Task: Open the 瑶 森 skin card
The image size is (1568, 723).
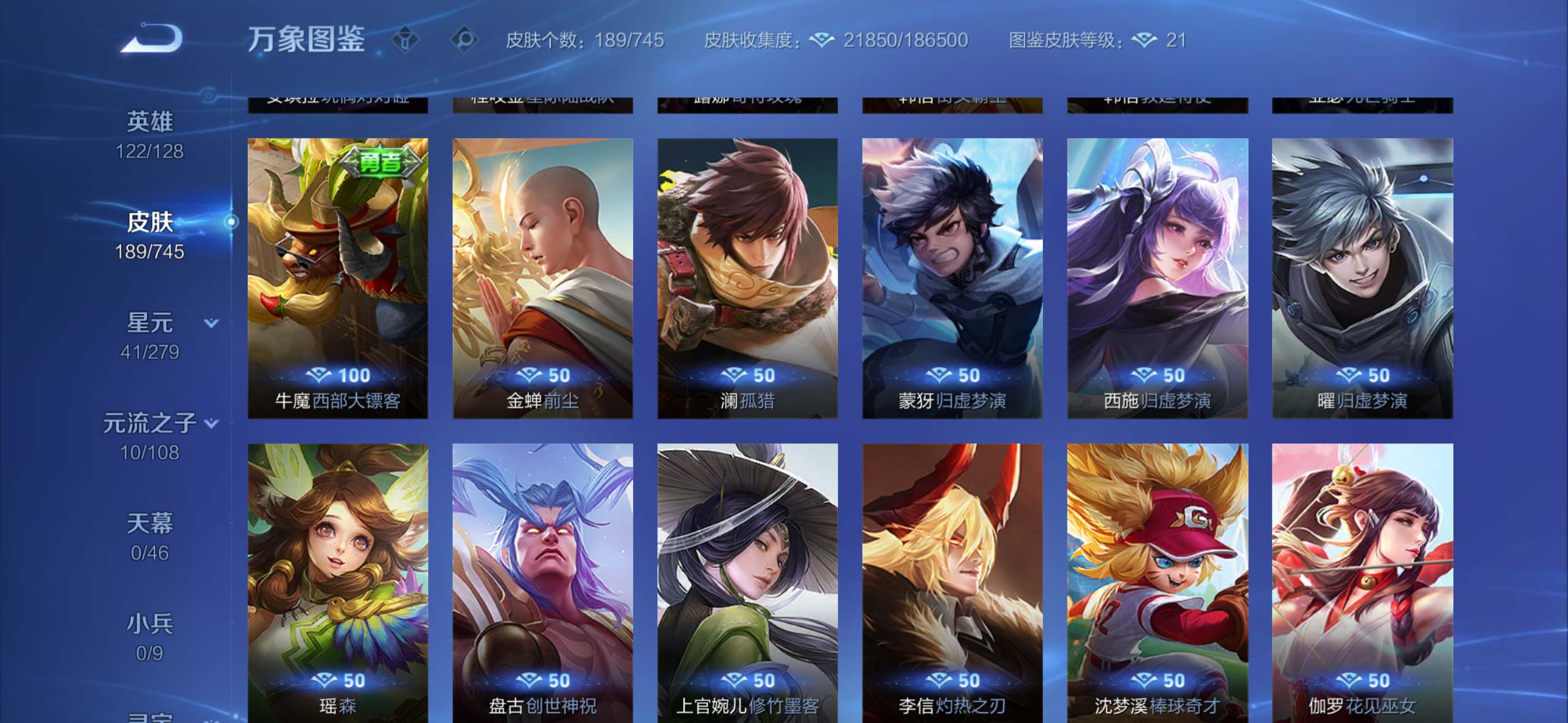Action: point(338,581)
